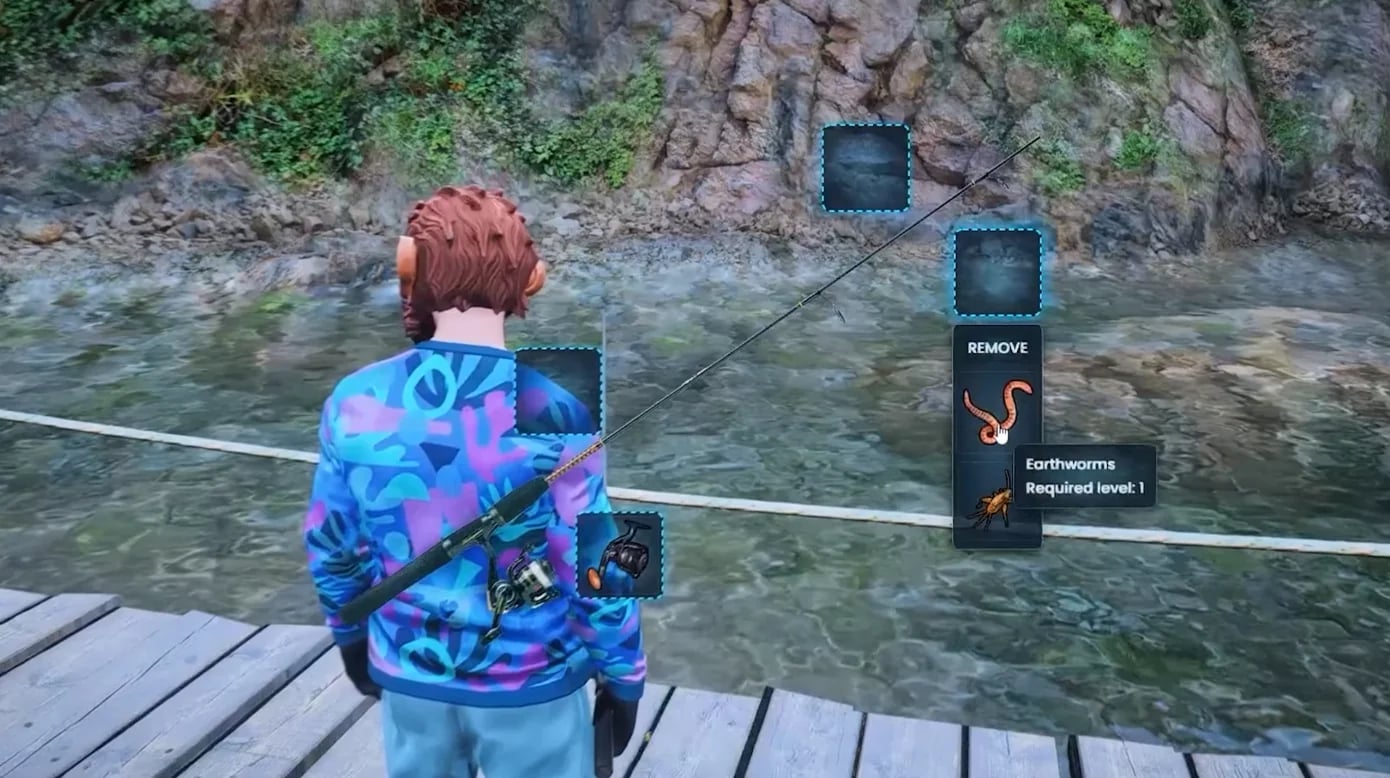The width and height of the screenshot is (1390, 778).
Task: Open the empty equipment slot near the rod tip
Action: tap(863, 167)
